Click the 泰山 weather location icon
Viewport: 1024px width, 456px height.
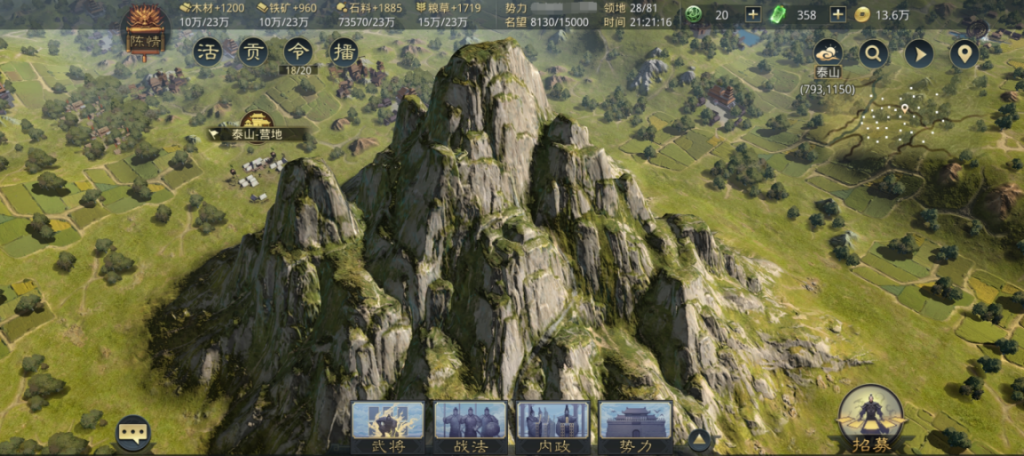pos(828,54)
